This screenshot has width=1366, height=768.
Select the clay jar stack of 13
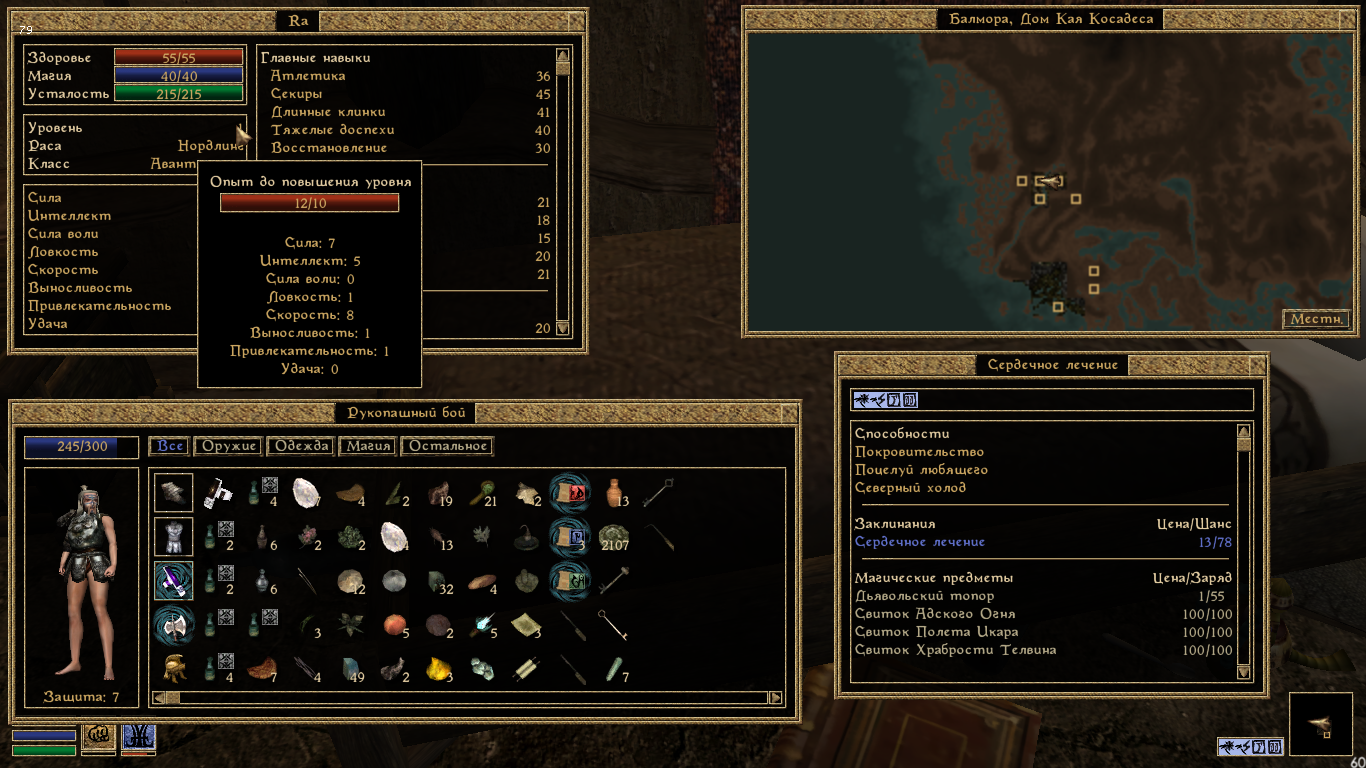615,492
